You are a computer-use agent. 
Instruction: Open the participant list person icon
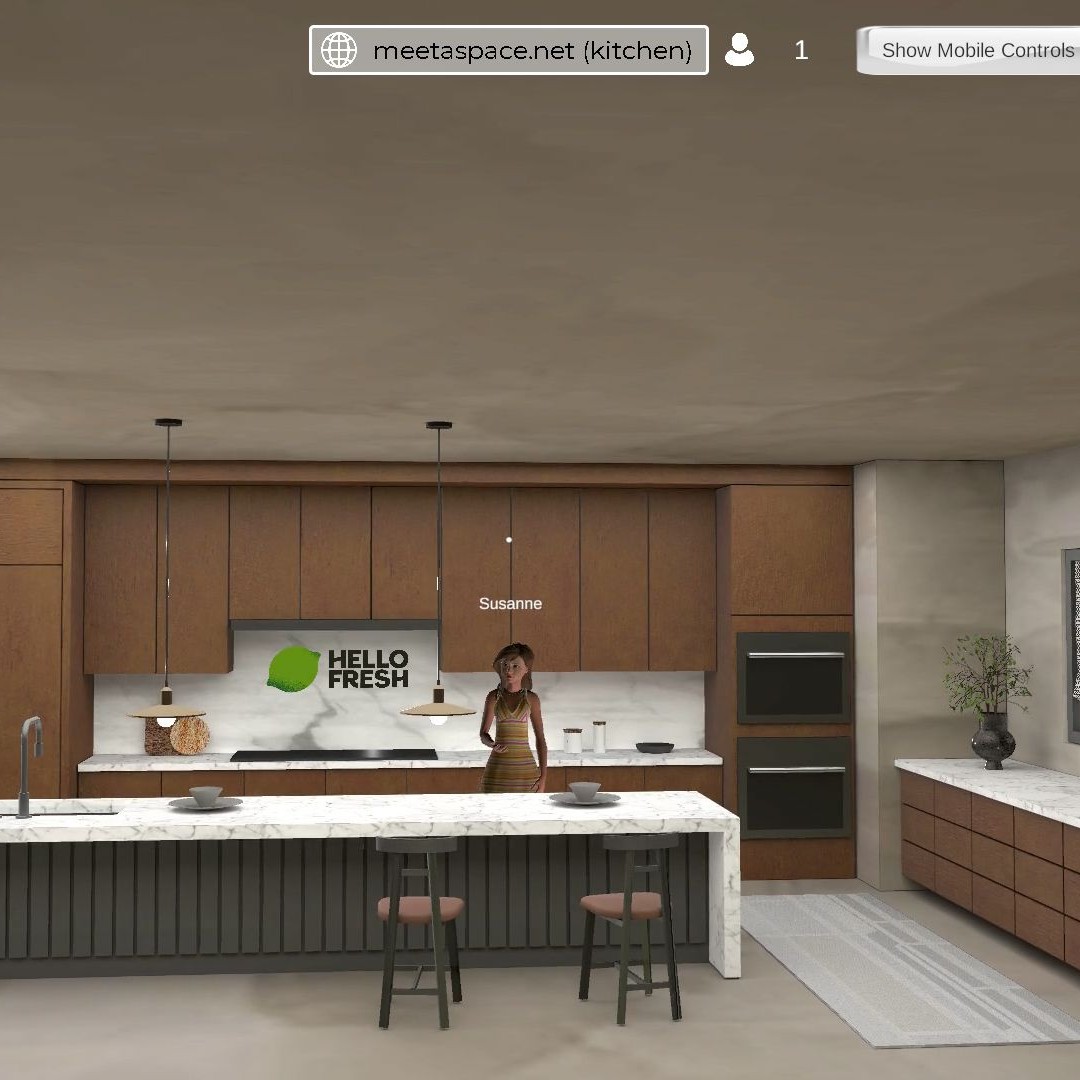pos(739,50)
